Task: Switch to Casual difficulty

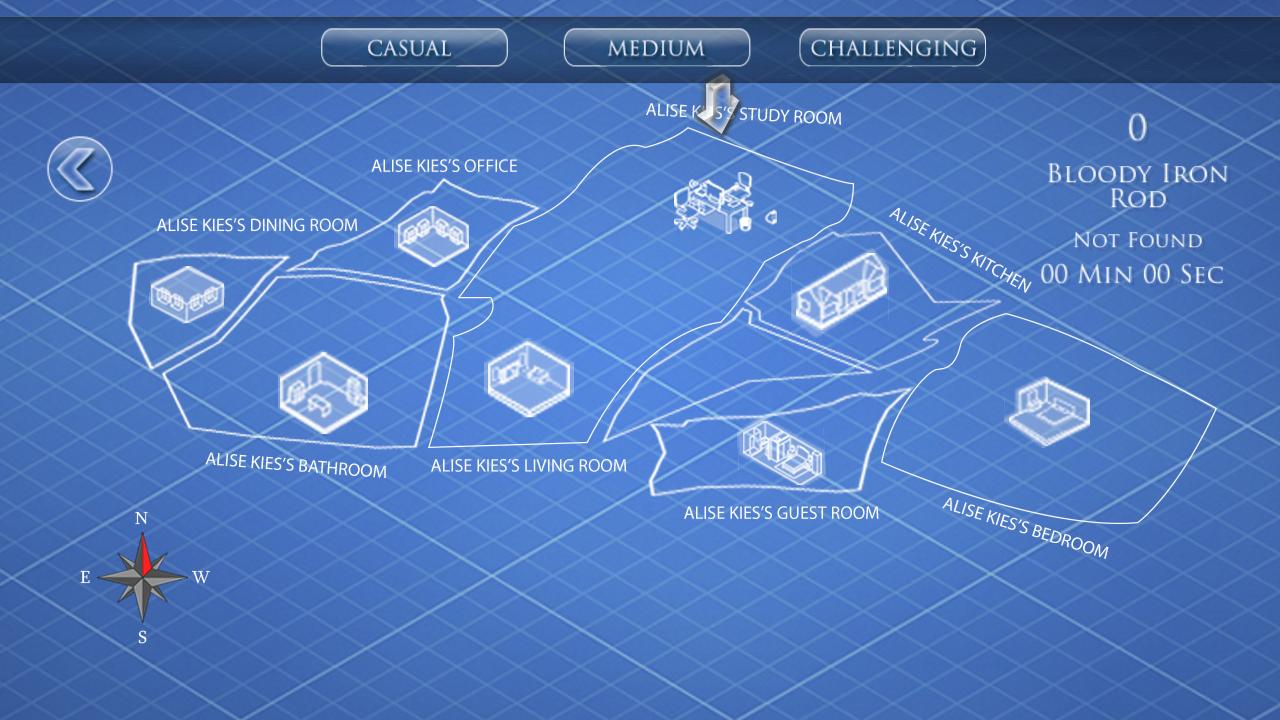Action: 414,47
